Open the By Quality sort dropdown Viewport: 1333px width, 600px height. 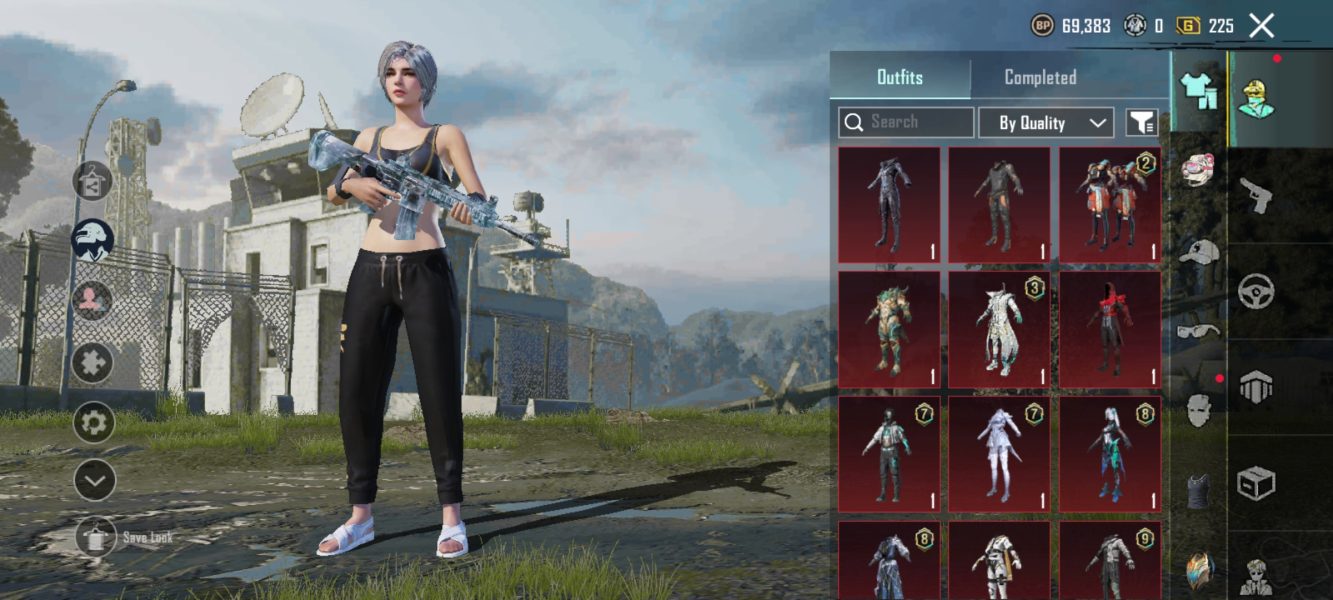(1046, 123)
